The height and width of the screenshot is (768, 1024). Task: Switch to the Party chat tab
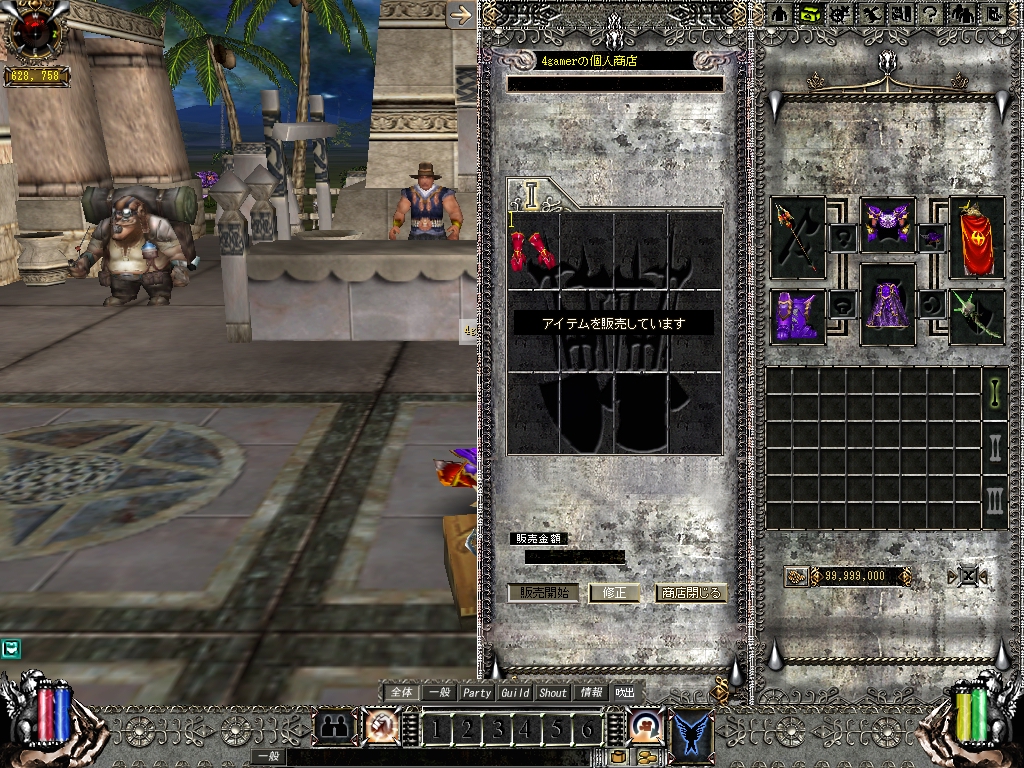tap(477, 692)
